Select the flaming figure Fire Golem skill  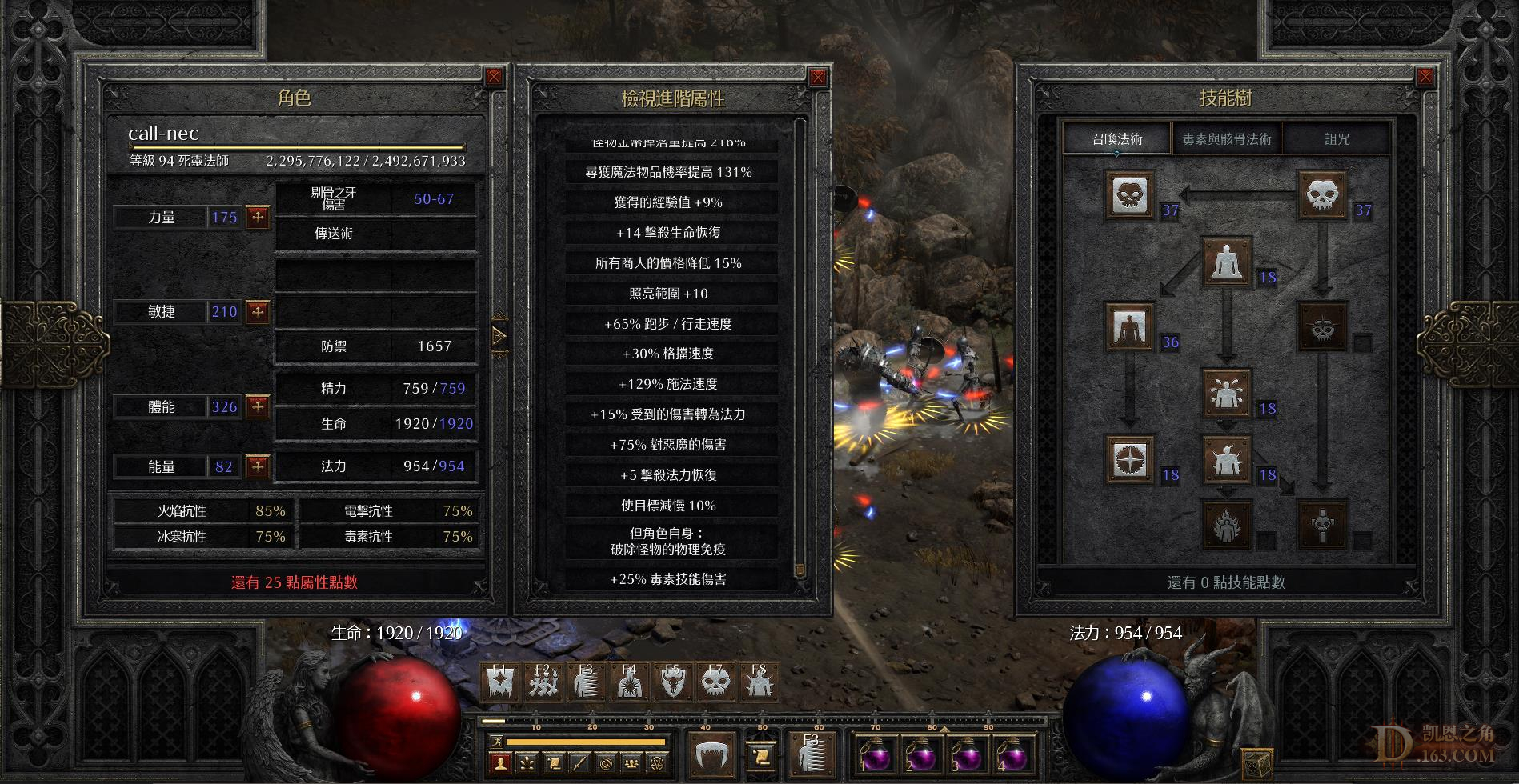pyautogui.click(x=1226, y=525)
